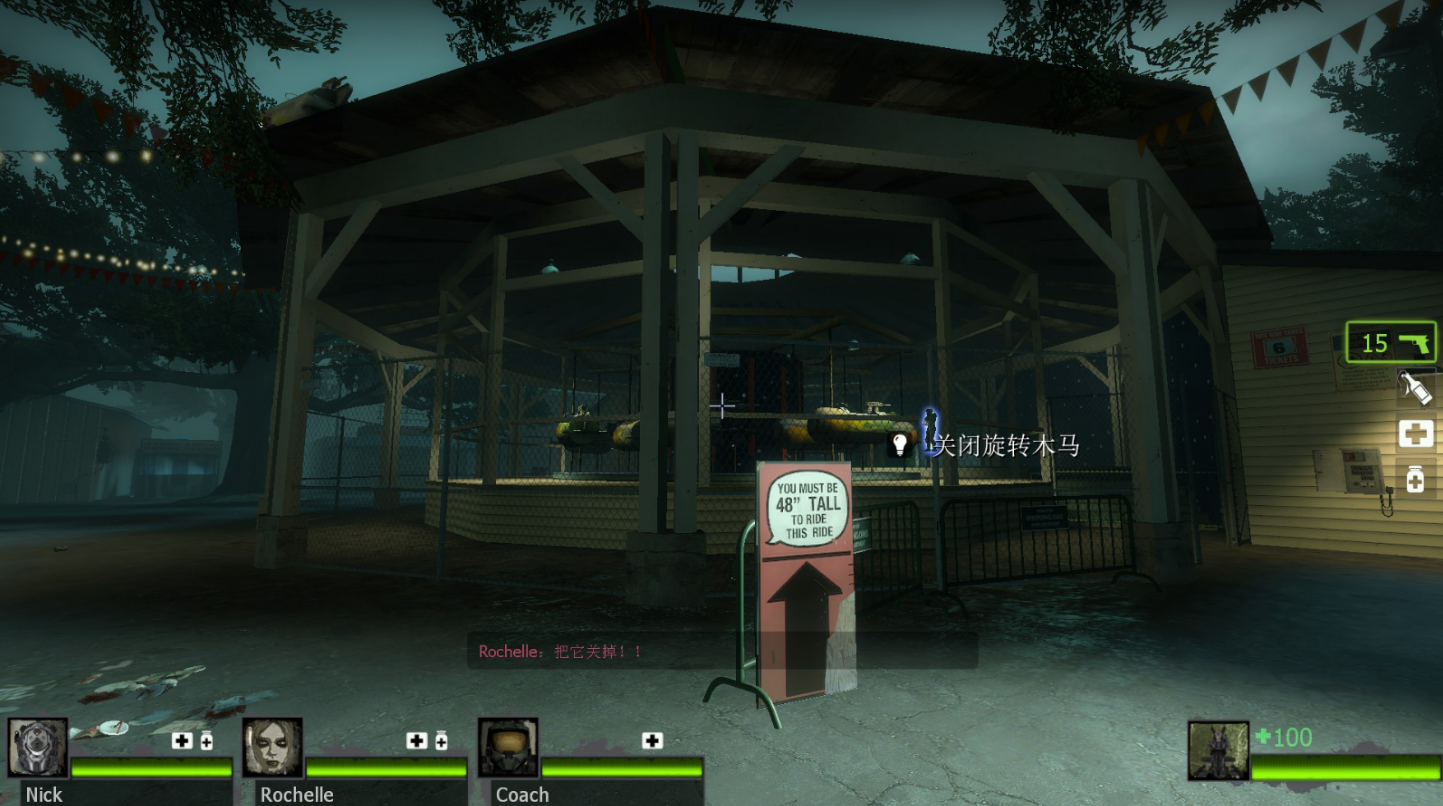Select the pain pills bottle slot
Image resolution: width=1443 pixels, height=806 pixels.
(1415, 479)
